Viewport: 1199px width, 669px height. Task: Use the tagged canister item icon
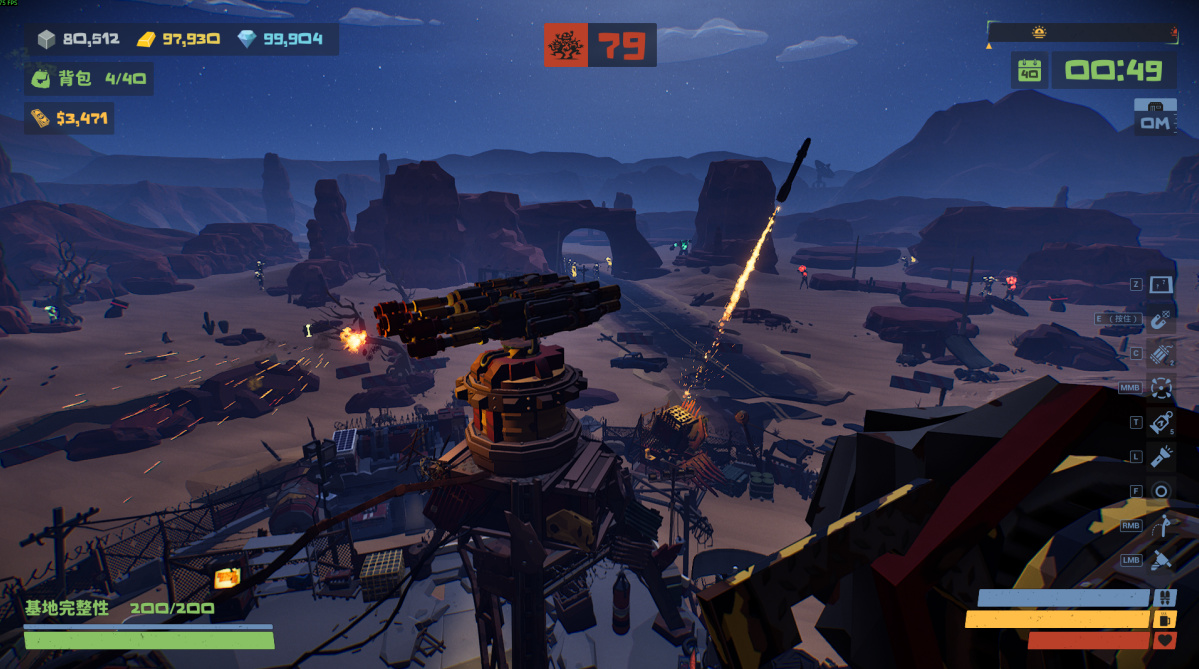tap(1160, 422)
